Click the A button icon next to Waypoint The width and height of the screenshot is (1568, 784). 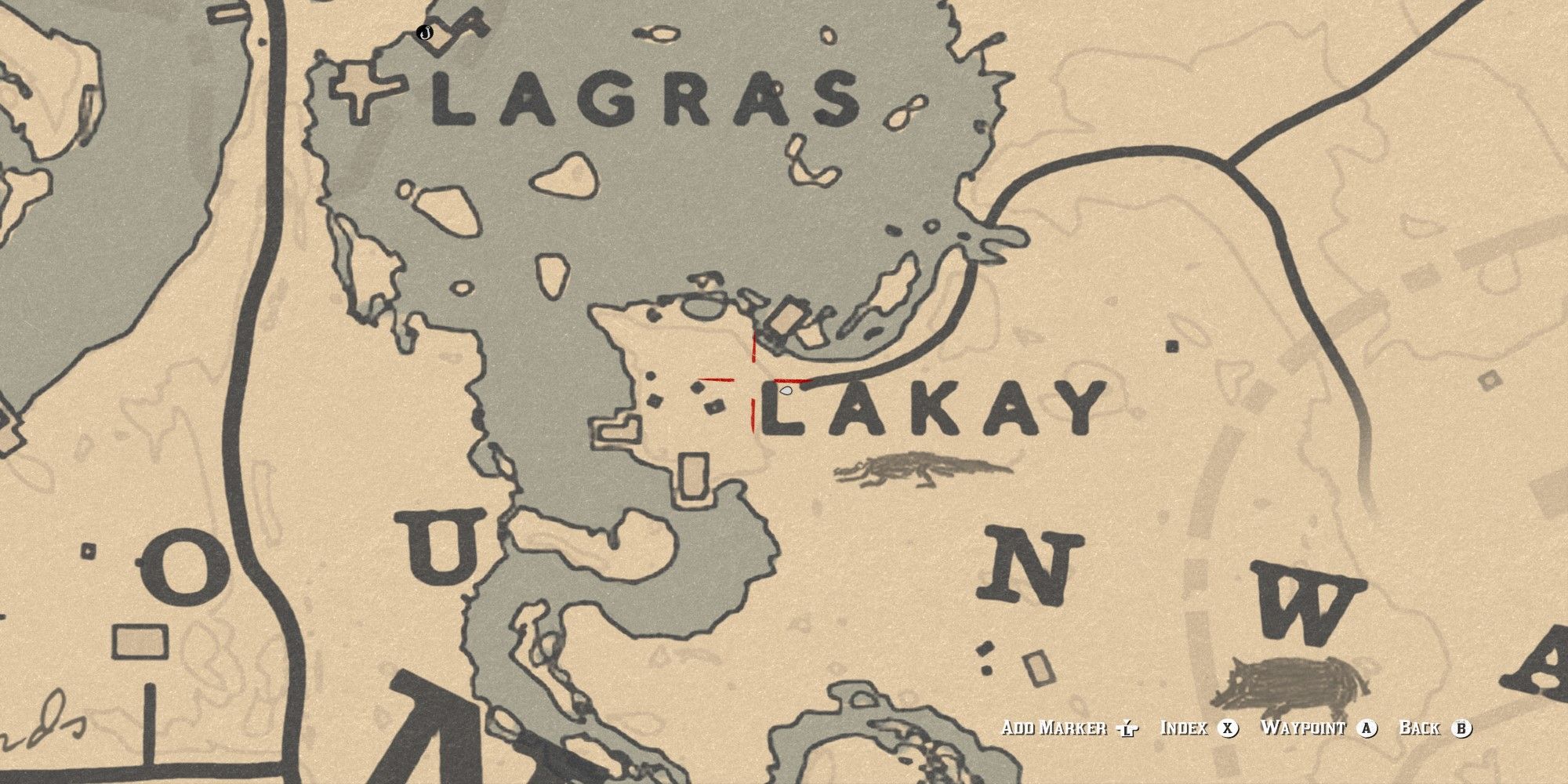click(x=1368, y=727)
